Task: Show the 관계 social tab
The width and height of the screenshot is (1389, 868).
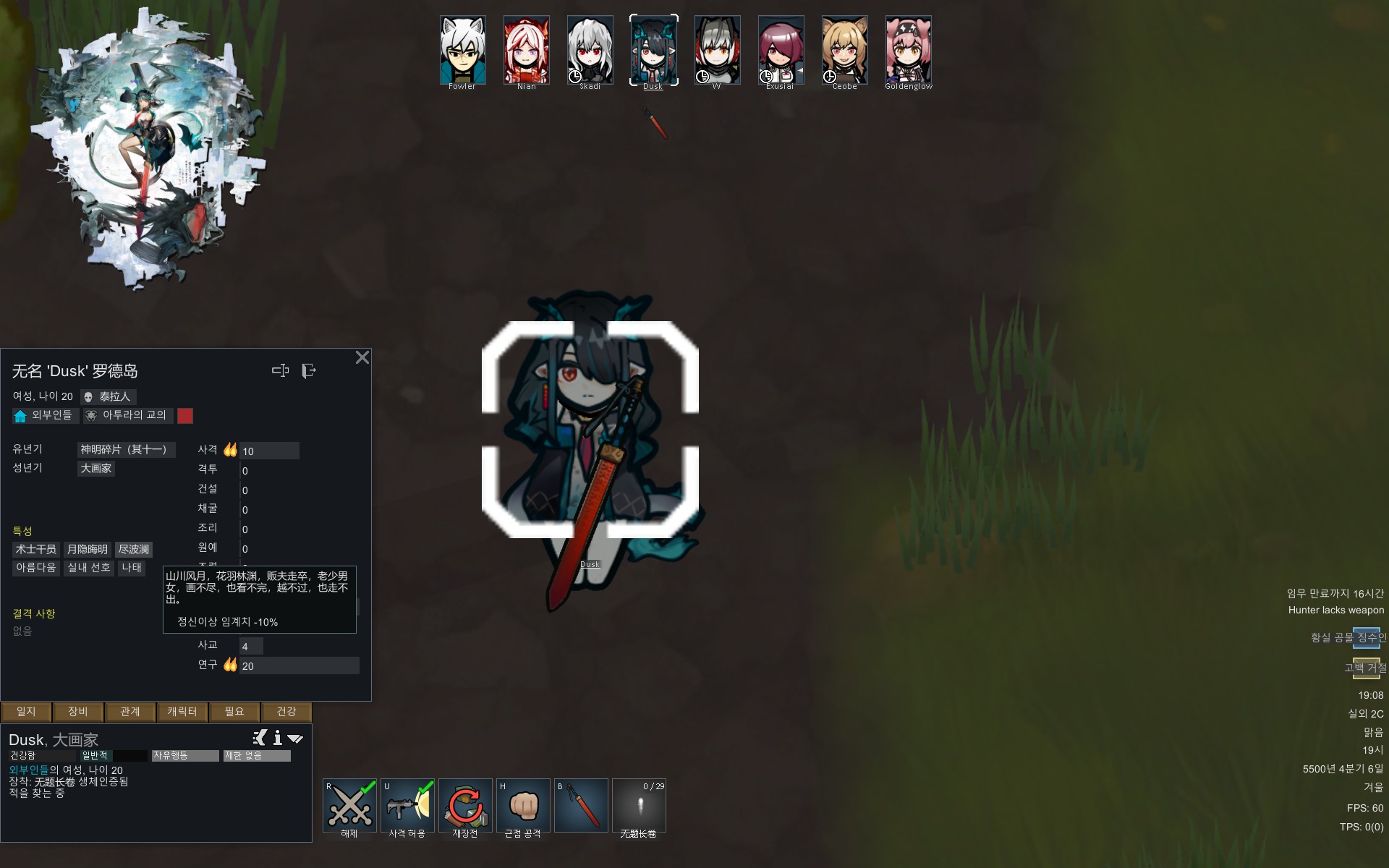Action: click(x=130, y=712)
